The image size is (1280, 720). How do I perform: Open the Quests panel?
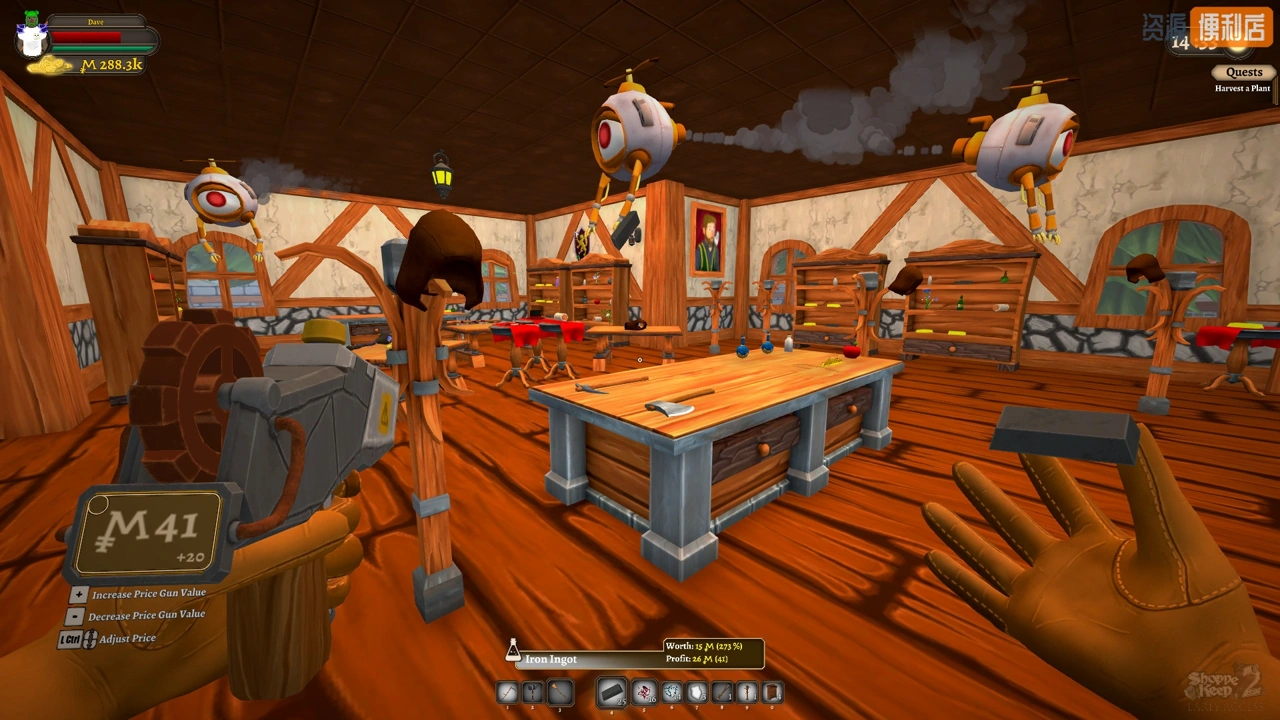(1244, 72)
